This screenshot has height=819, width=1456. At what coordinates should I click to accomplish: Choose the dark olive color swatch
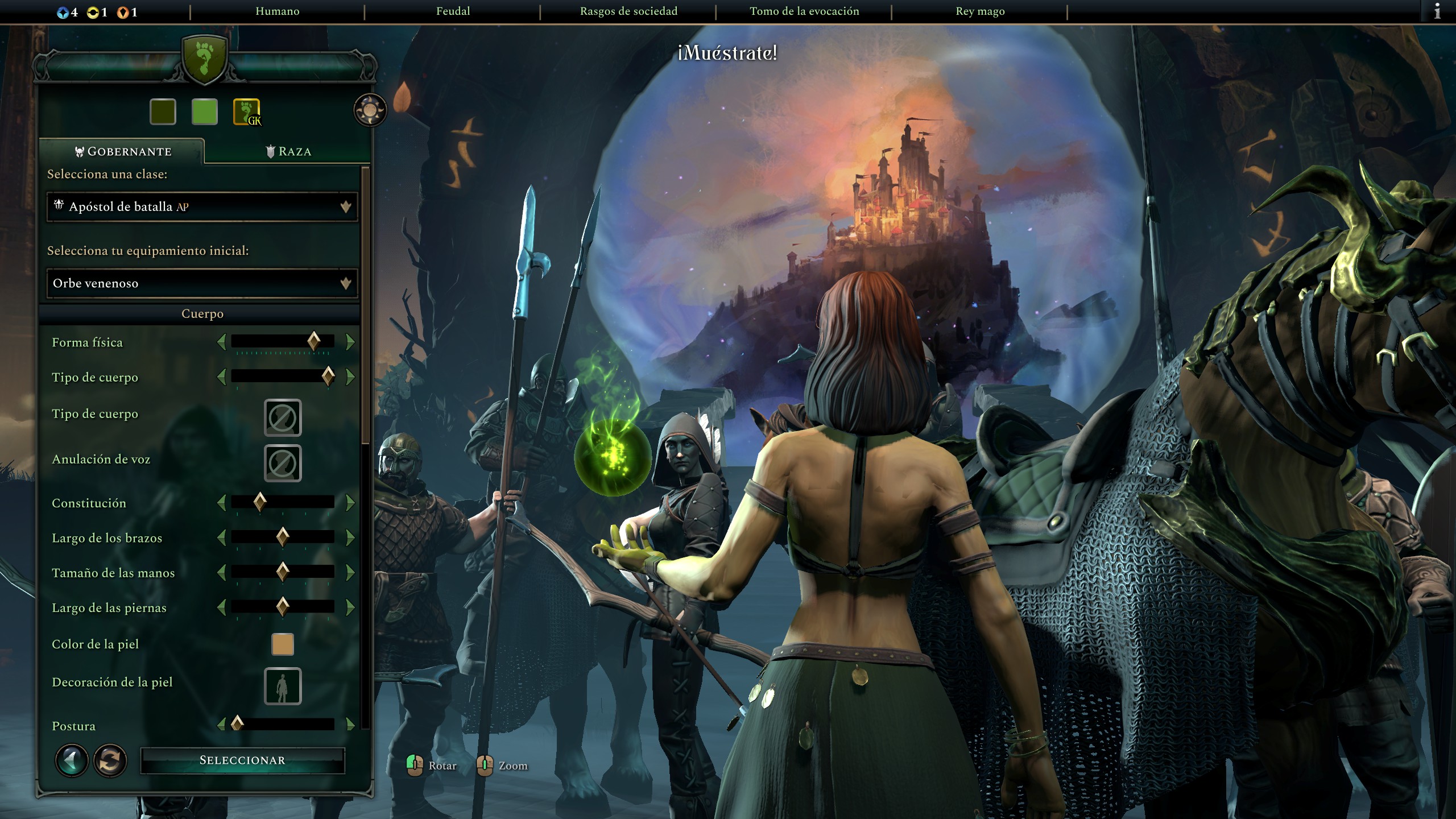[163, 111]
